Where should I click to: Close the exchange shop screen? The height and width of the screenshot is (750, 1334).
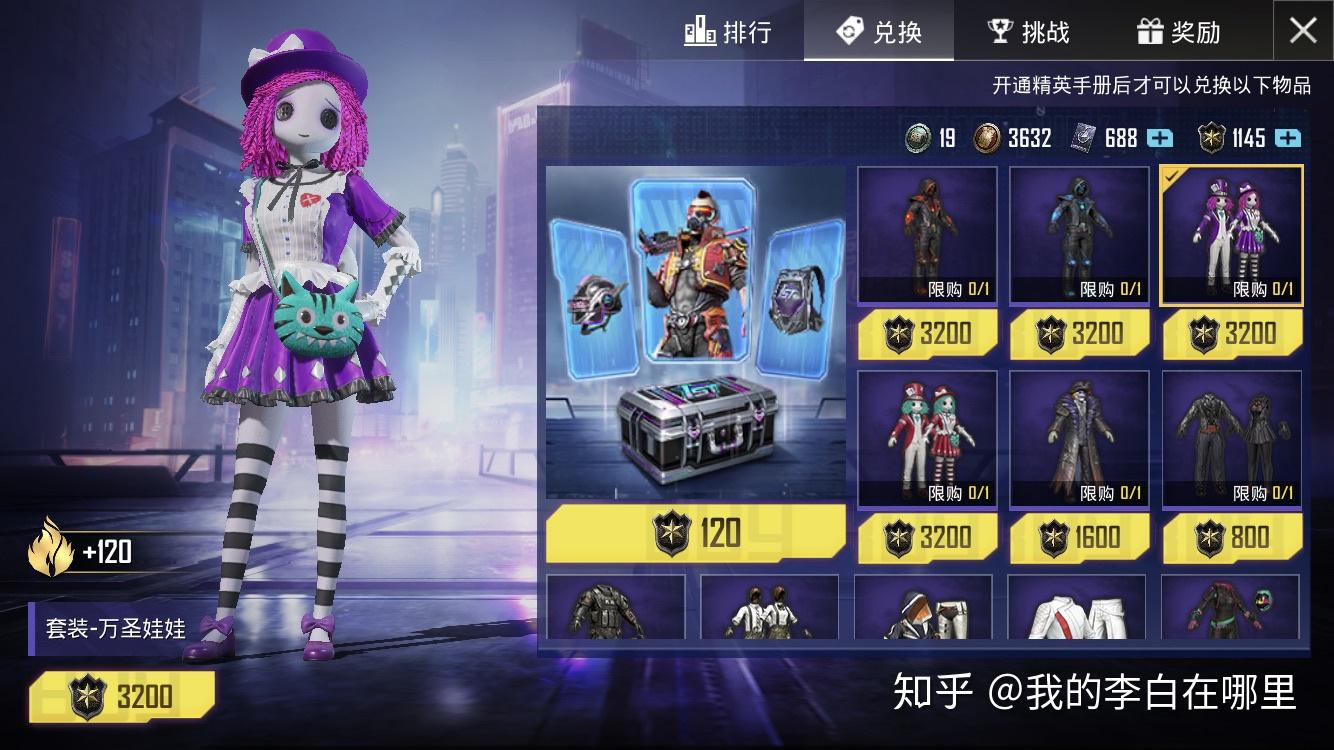1302,31
